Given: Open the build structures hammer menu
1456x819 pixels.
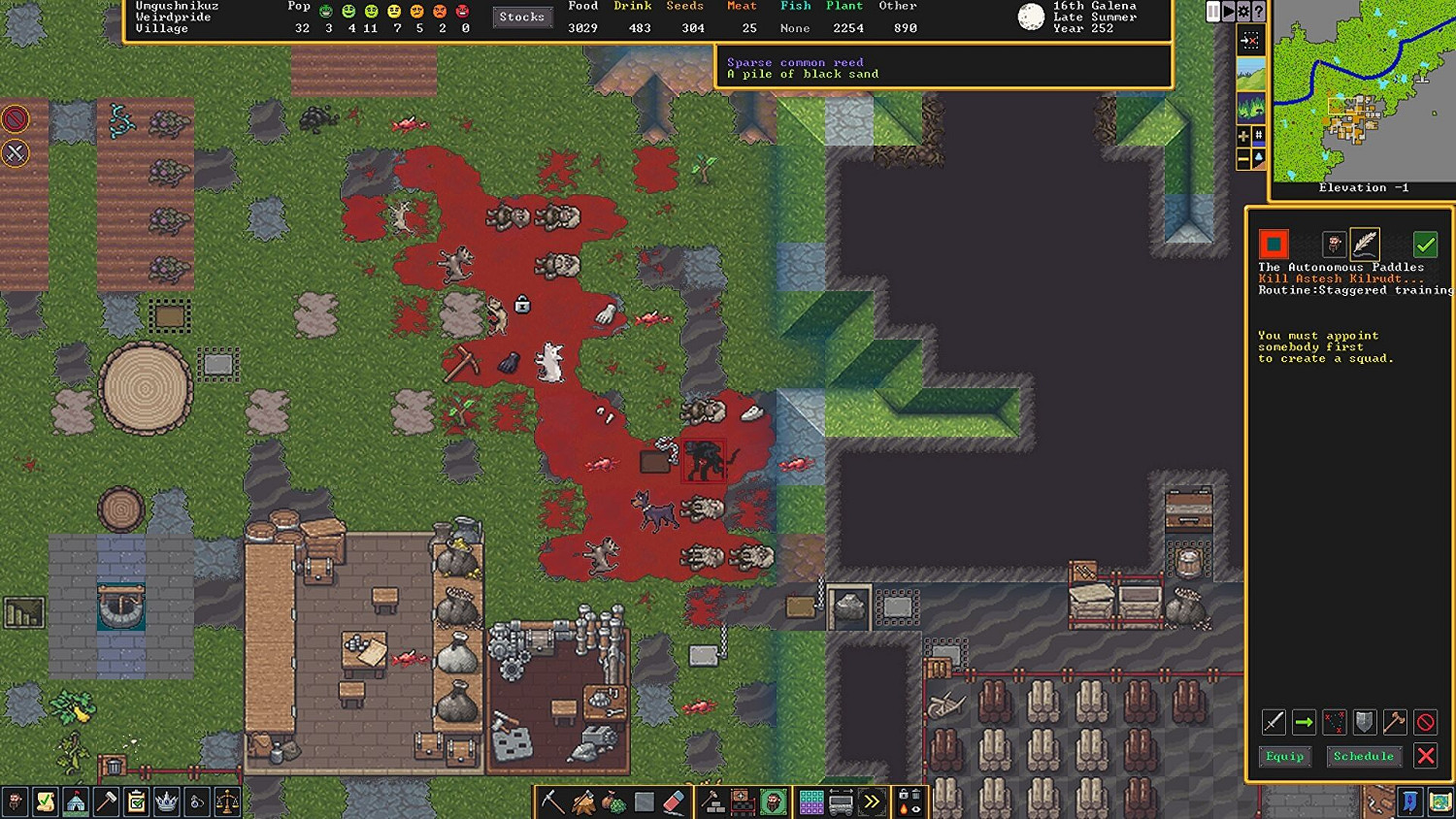Looking at the screenshot, I should pyautogui.click(x=711, y=802).
